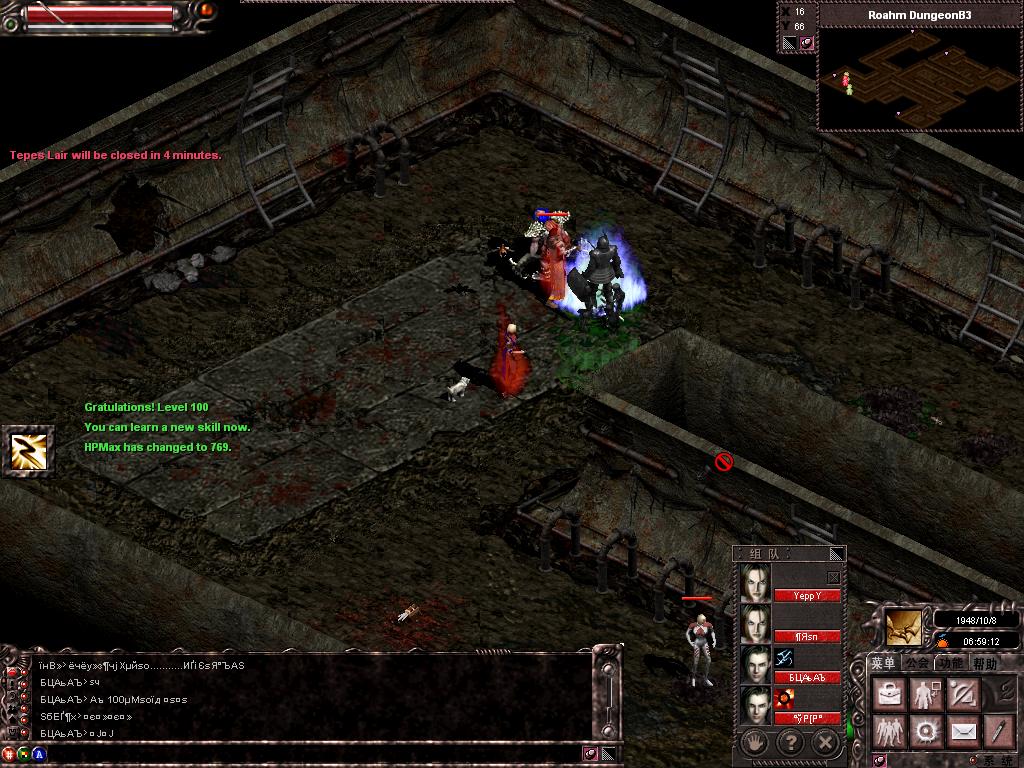Screen dimensions: 1024x768
Task: Switch to the 功能 function tab
Action: tap(950, 663)
